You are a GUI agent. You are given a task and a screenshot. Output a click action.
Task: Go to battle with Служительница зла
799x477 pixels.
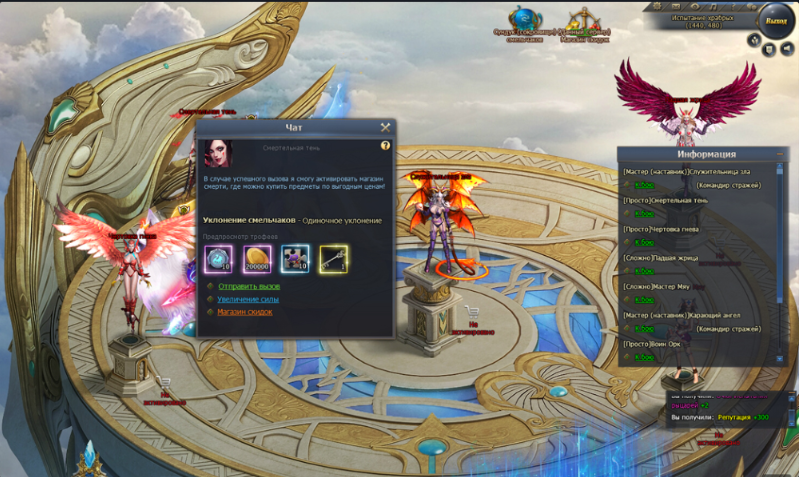pyautogui.click(x=644, y=185)
